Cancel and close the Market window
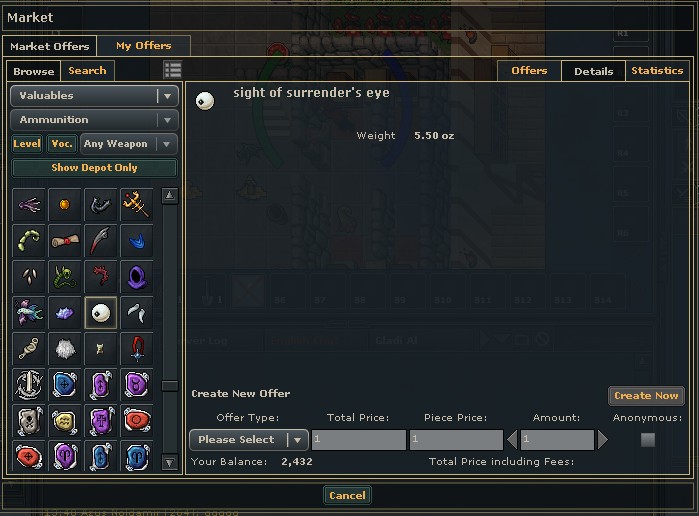Image resolution: width=699 pixels, height=516 pixels. tap(347, 495)
